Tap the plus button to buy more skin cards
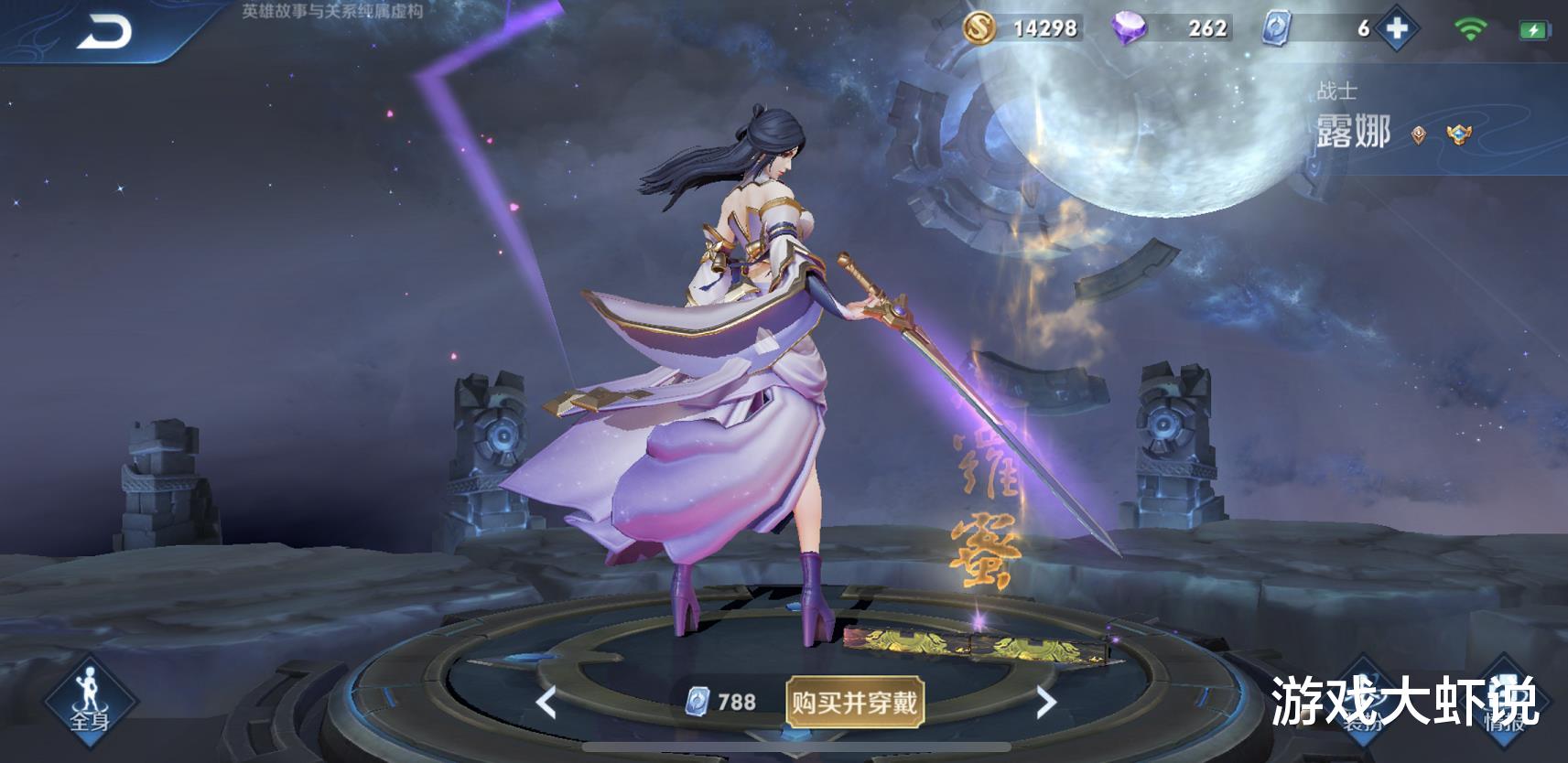 coord(1399,28)
